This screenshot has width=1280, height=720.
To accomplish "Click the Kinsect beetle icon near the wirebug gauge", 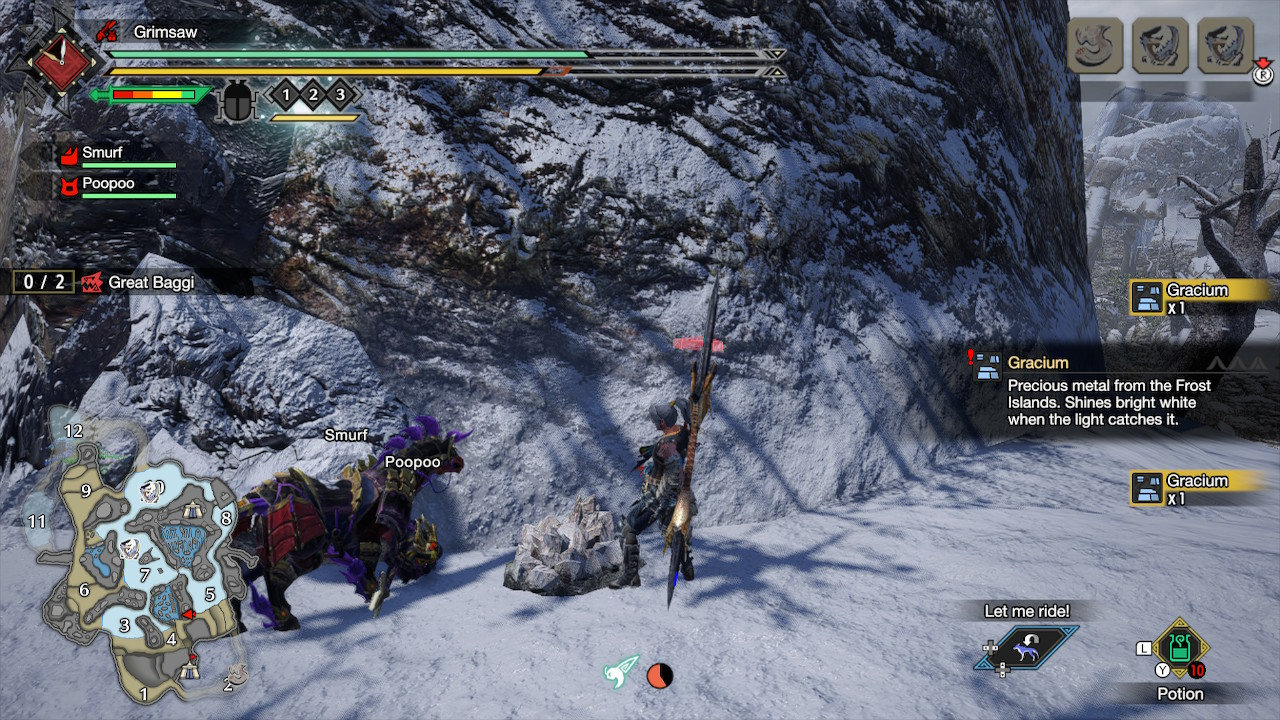I will click(x=237, y=100).
